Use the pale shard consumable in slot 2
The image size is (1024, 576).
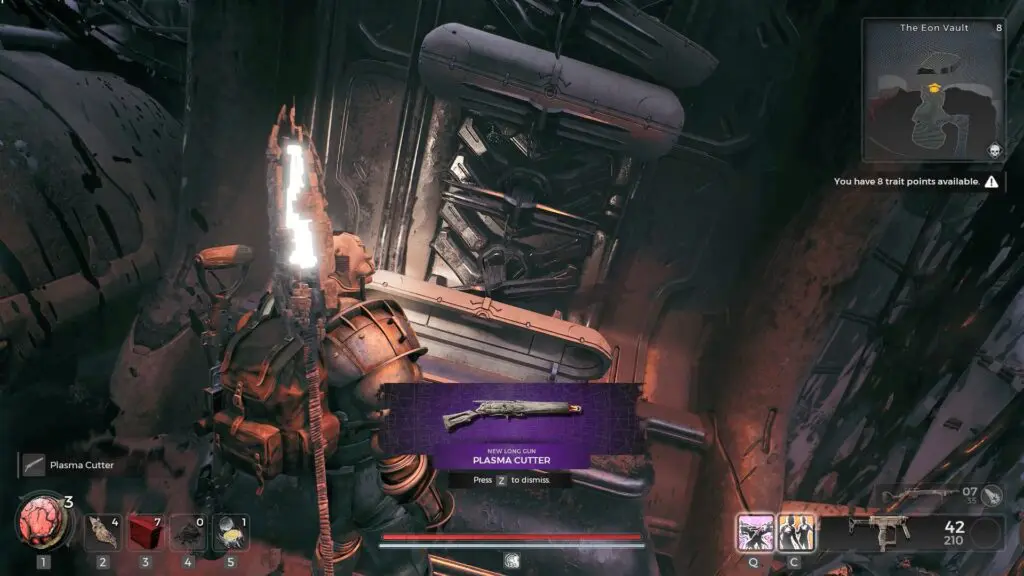point(102,533)
